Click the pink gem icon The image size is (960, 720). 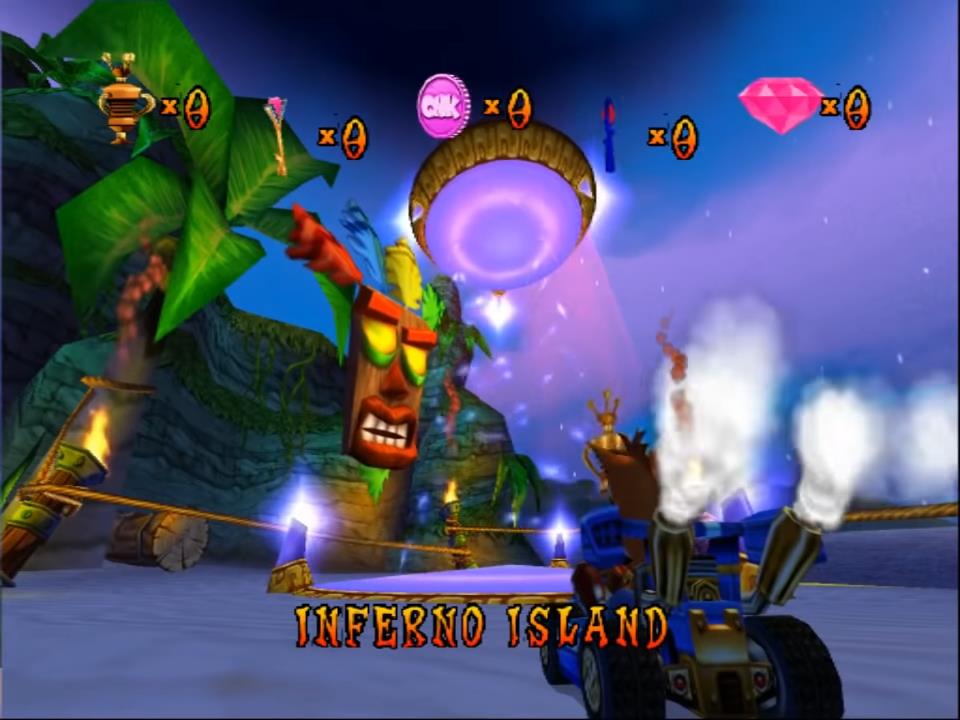[x=780, y=104]
